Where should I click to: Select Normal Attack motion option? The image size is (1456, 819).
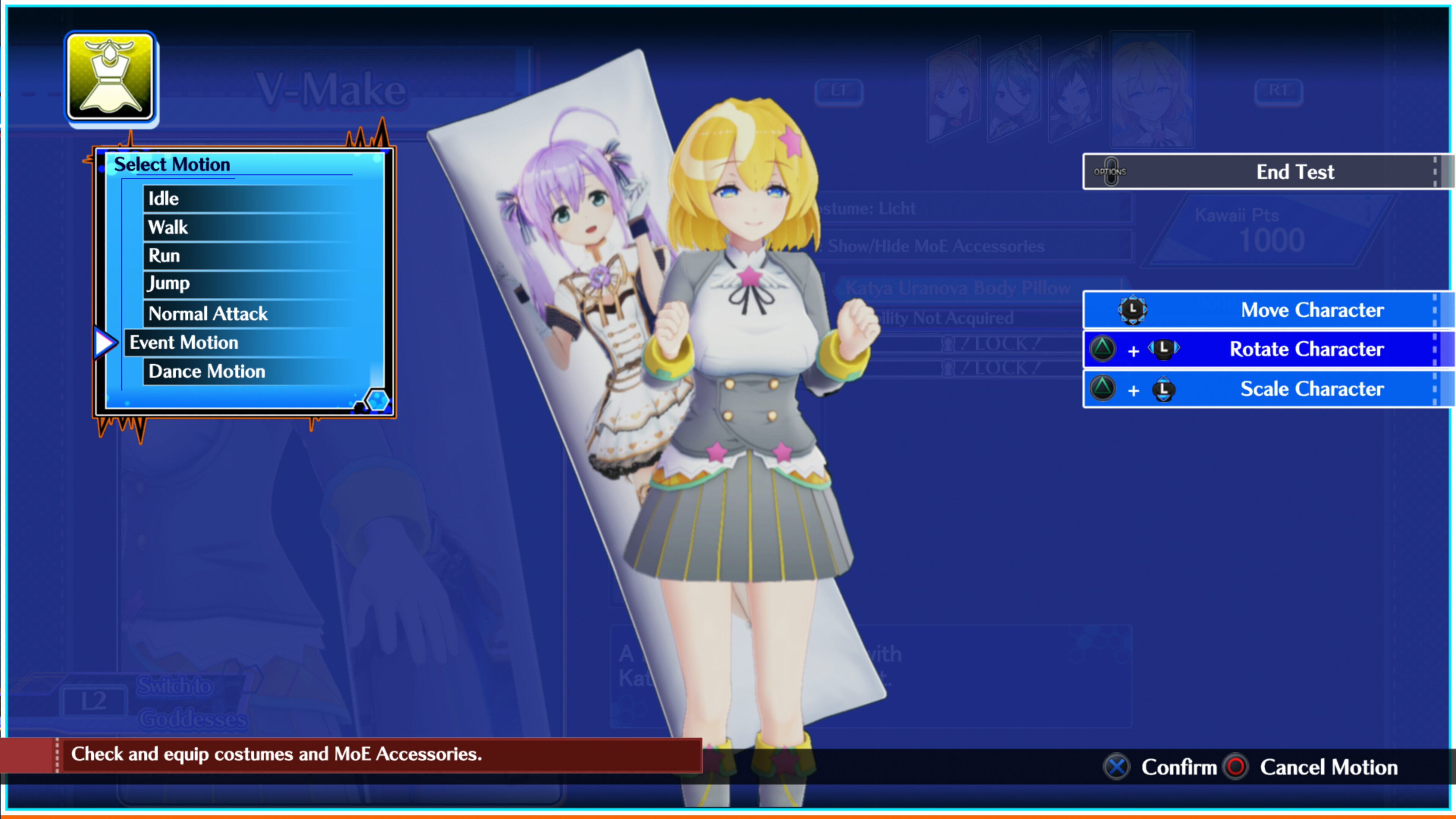click(x=207, y=313)
